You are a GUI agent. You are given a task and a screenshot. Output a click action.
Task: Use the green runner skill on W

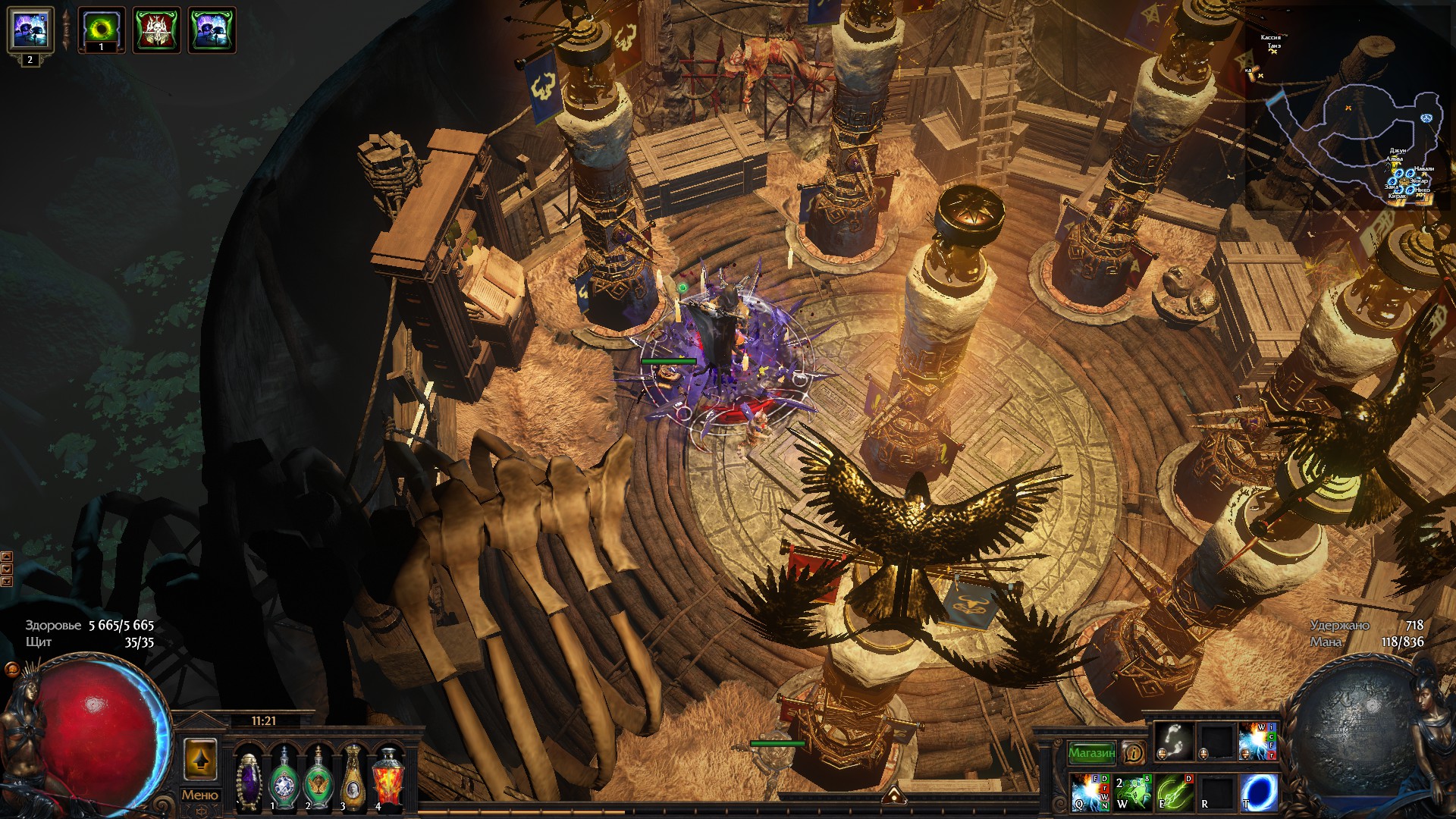tap(1132, 792)
